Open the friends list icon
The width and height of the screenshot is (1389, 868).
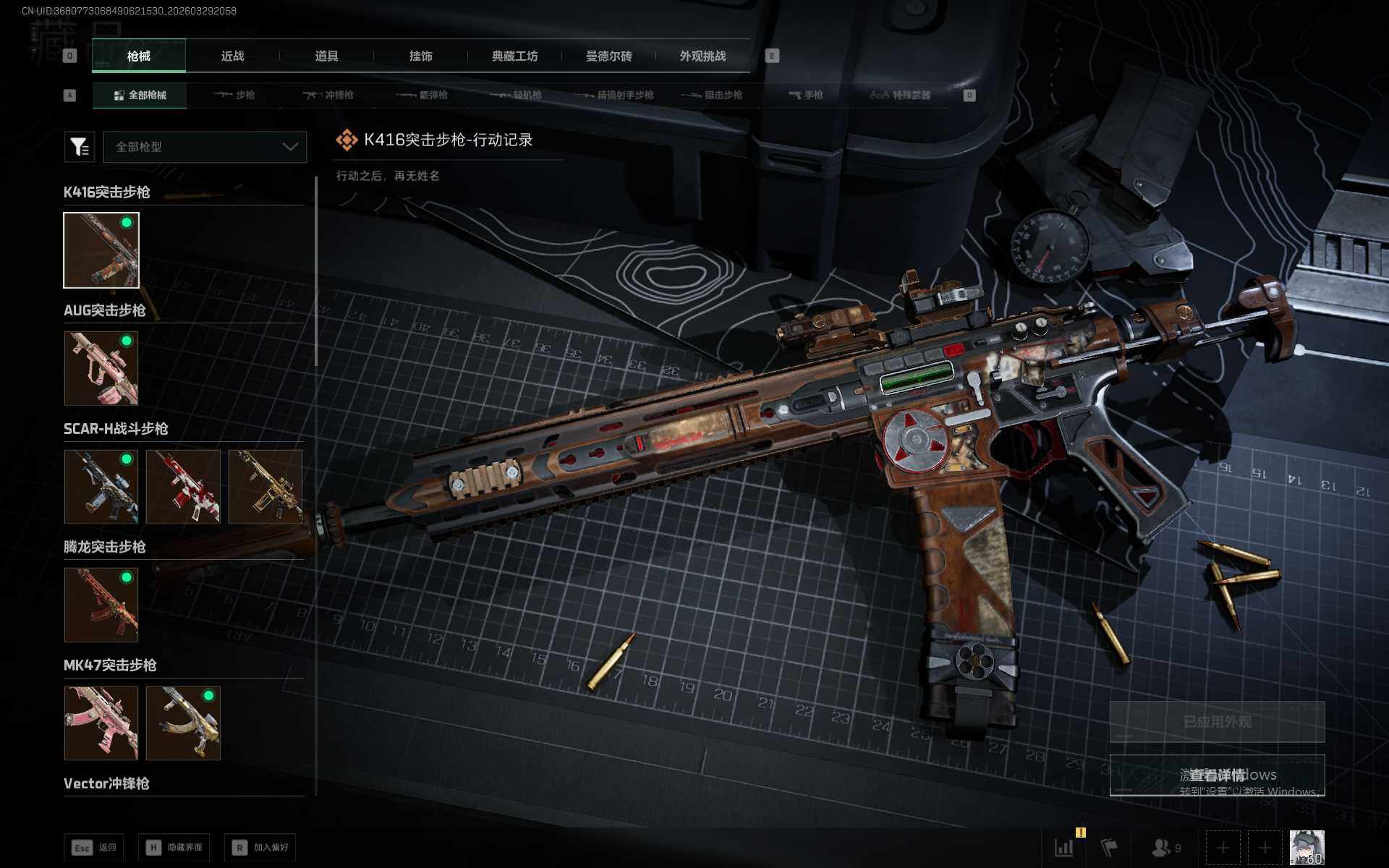coord(1165,847)
